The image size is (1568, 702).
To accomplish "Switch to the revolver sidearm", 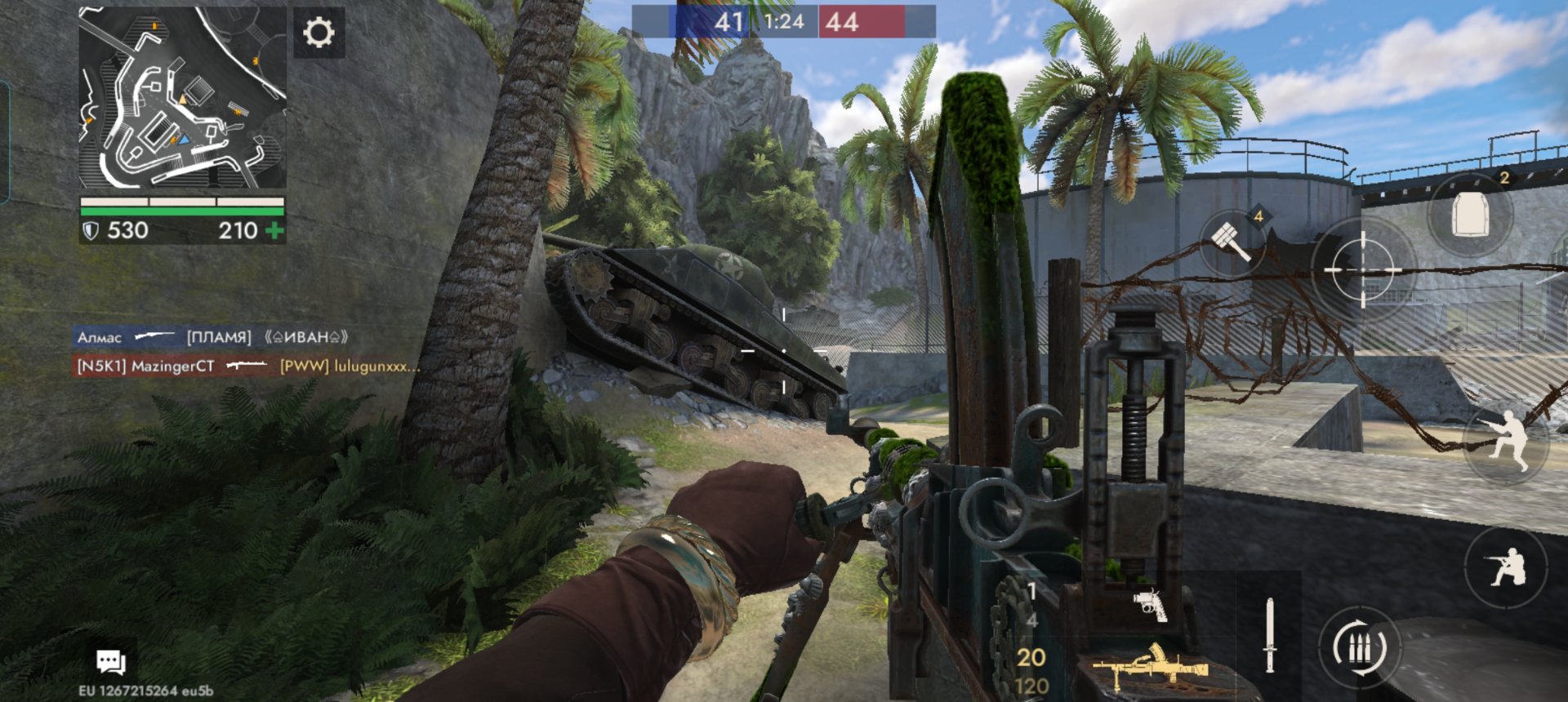I will point(1150,605).
